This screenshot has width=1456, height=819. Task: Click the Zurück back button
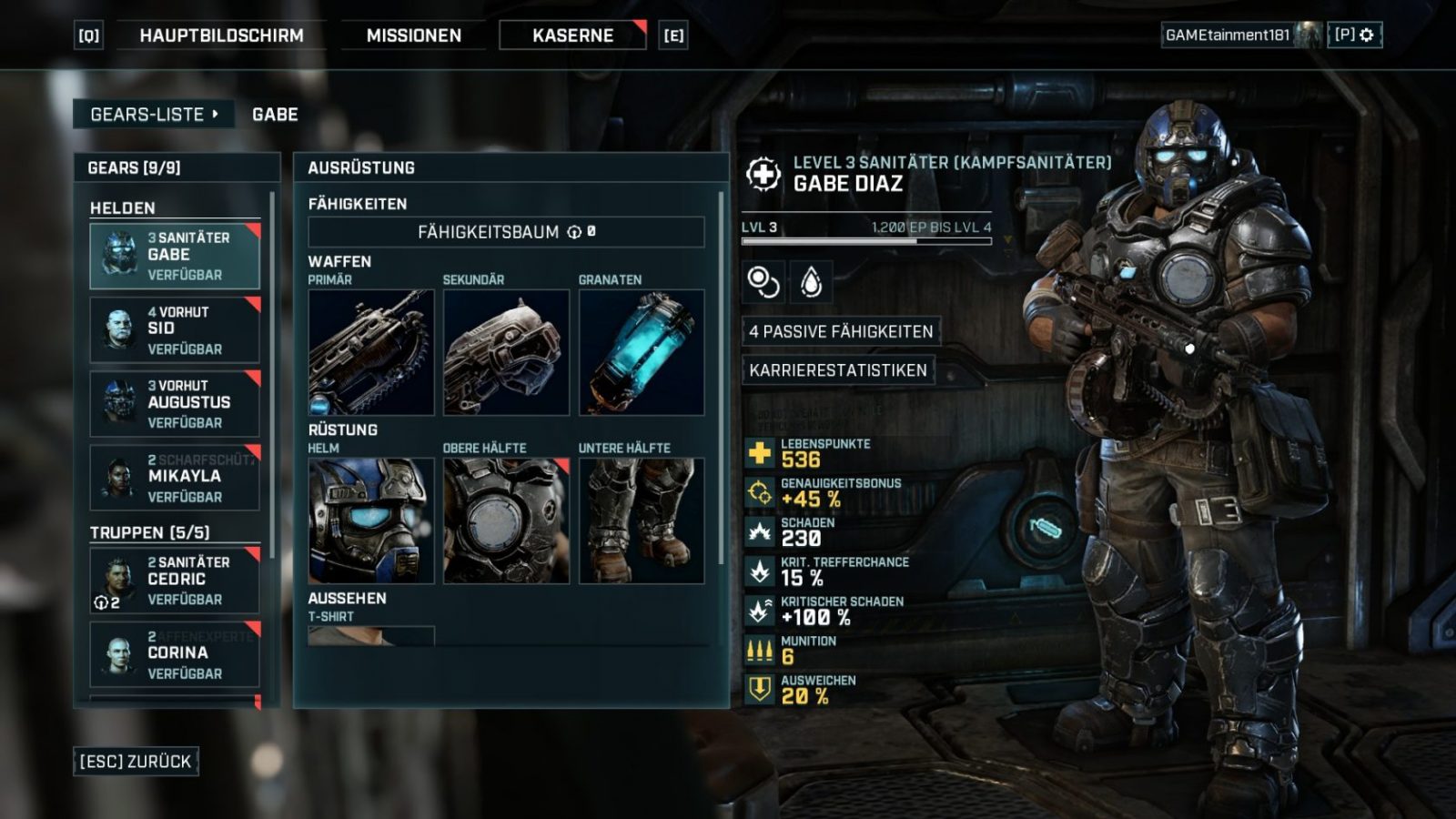click(x=136, y=762)
